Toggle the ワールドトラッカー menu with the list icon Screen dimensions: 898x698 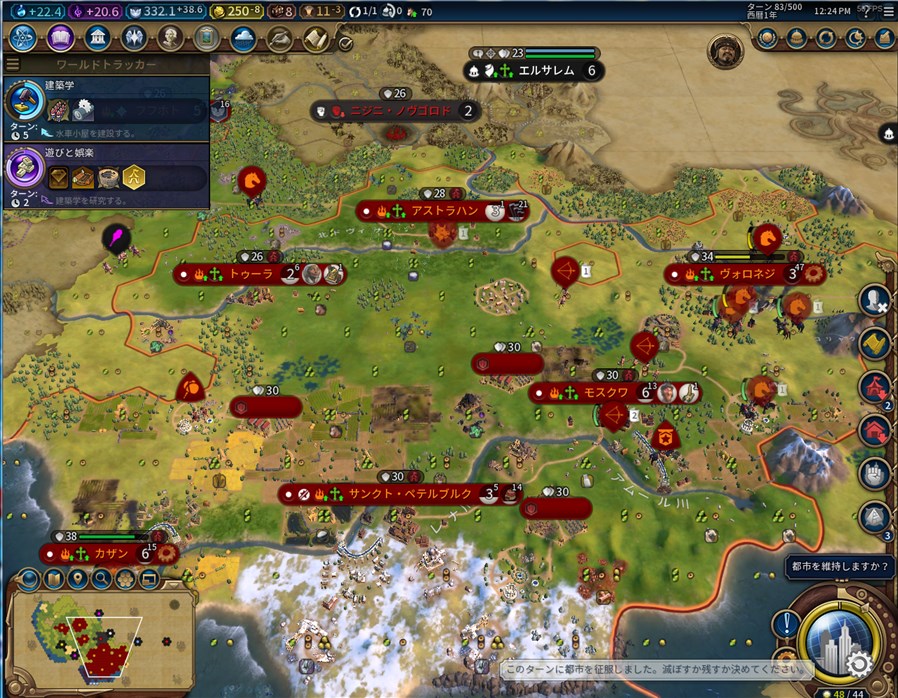pos(13,65)
